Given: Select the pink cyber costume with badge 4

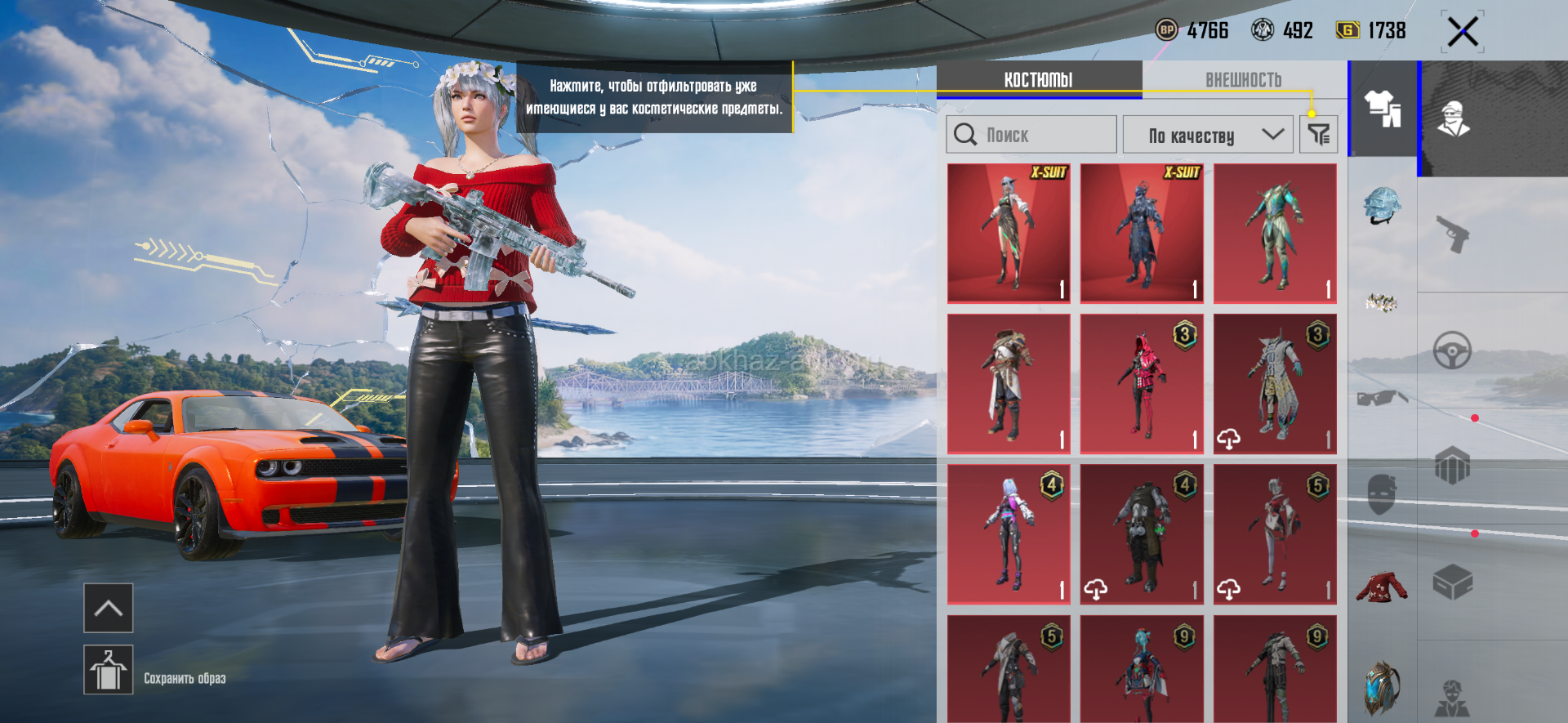Looking at the screenshot, I should click(x=1009, y=534).
